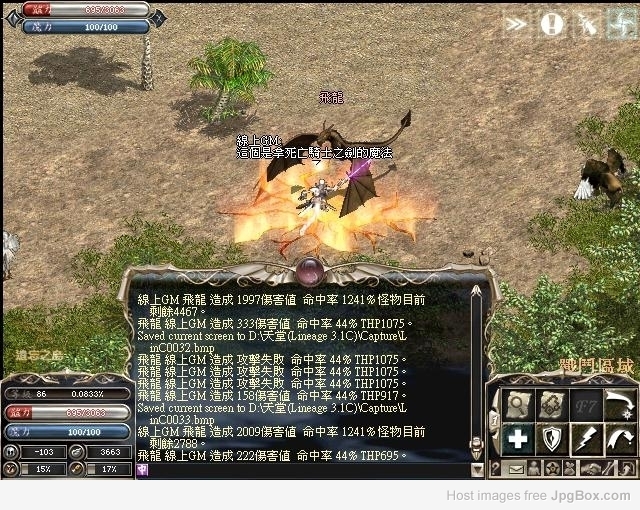Open the question mark help button
The width and height of the screenshot is (640, 510).
(497, 468)
